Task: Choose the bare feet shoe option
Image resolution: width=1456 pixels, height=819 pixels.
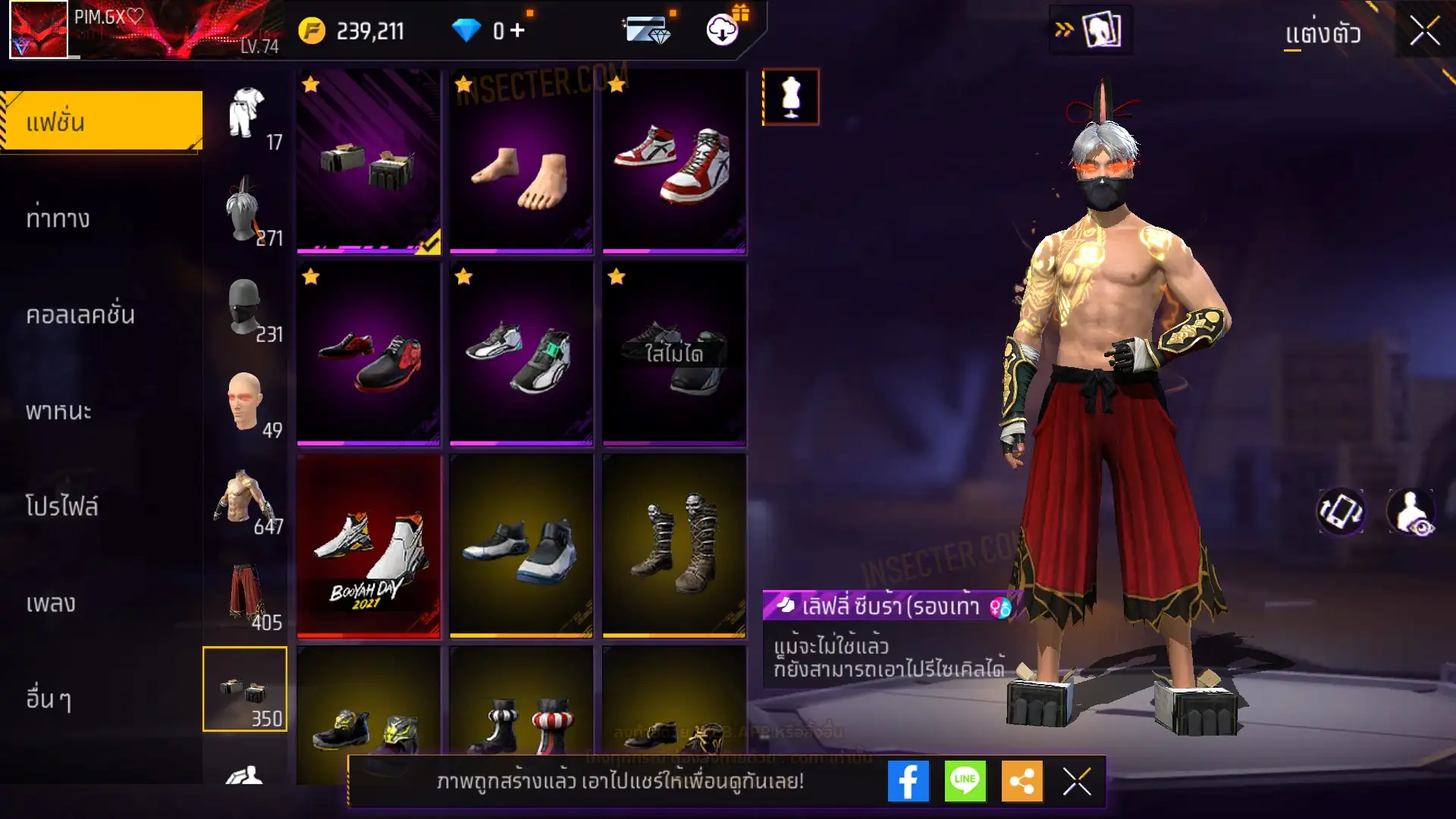Action: point(521,162)
